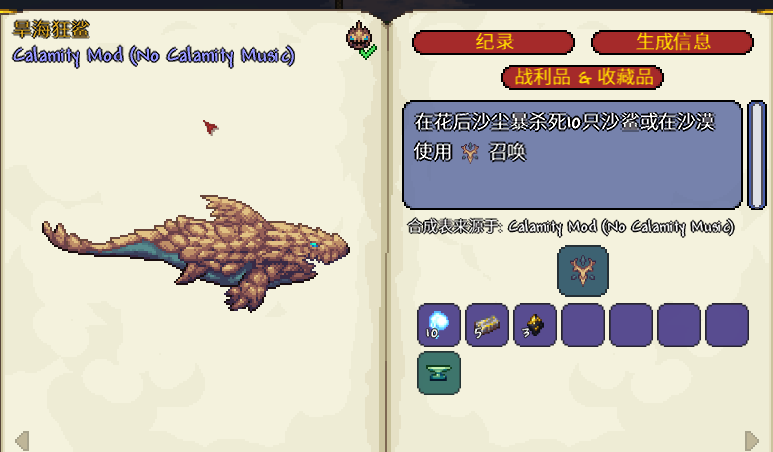
Task: Select the metal bar ingredient slot
Action: 487,325
